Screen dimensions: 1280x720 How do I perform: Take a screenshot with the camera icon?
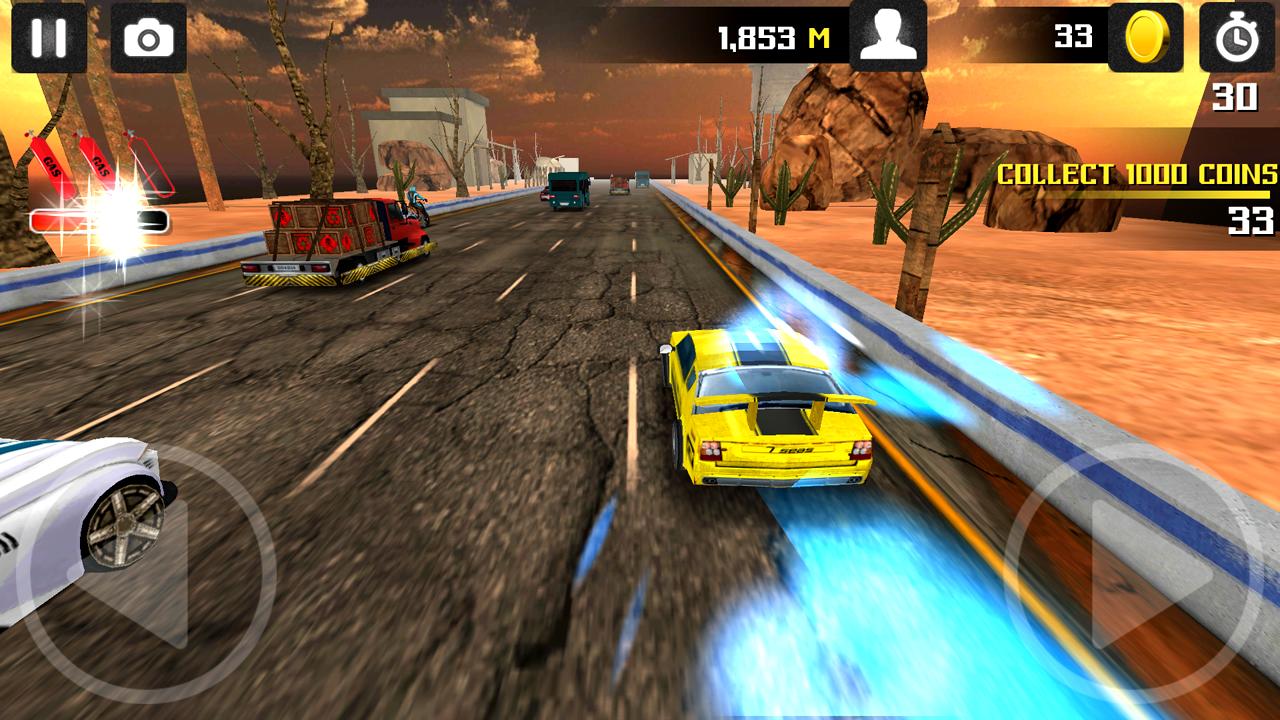pos(146,39)
